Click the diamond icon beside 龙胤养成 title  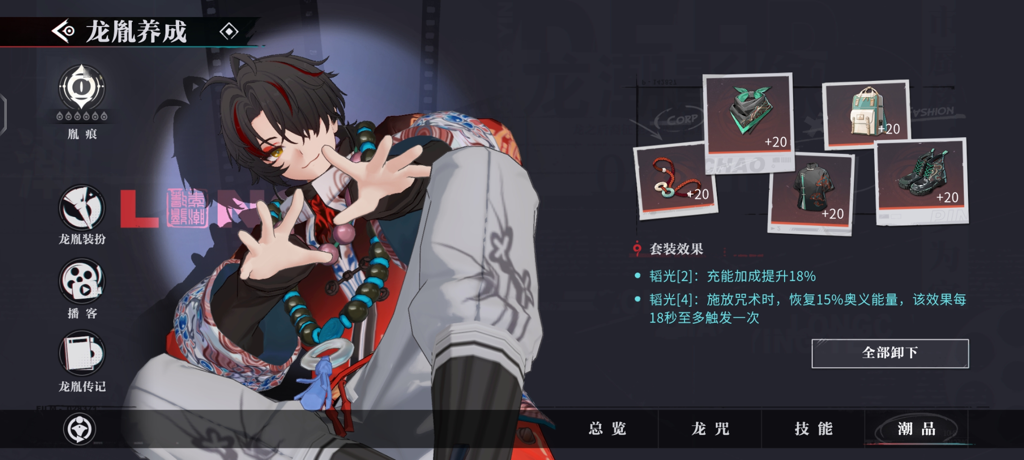pos(229,31)
